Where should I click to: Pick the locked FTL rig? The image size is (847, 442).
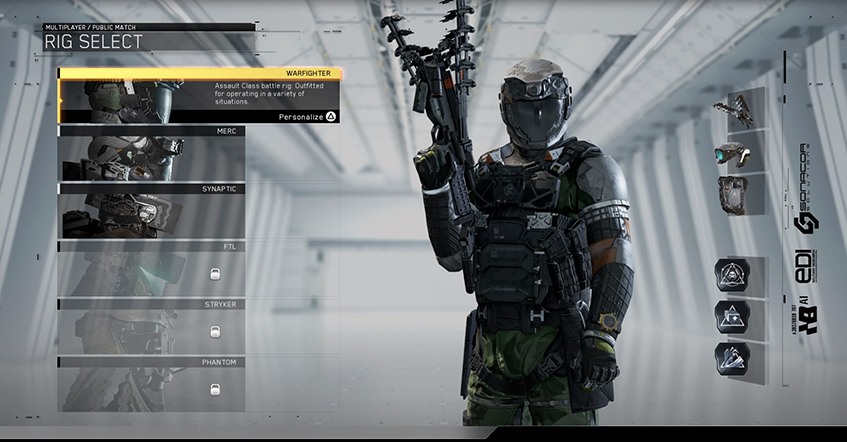(x=150, y=270)
